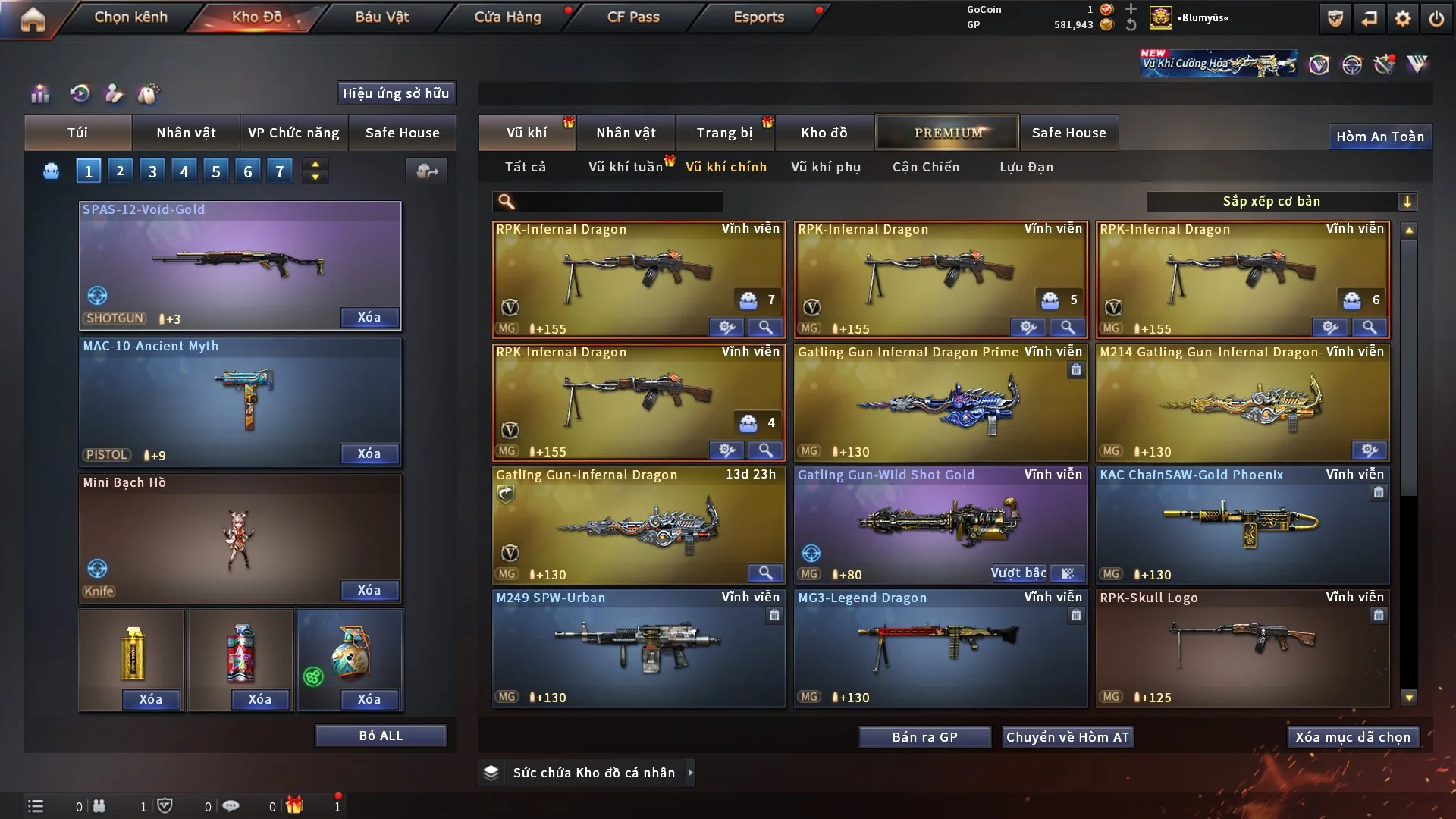Open the Hiệu ứng sở hữu panel
Screen dimensions: 1456x819
(396, 93)
